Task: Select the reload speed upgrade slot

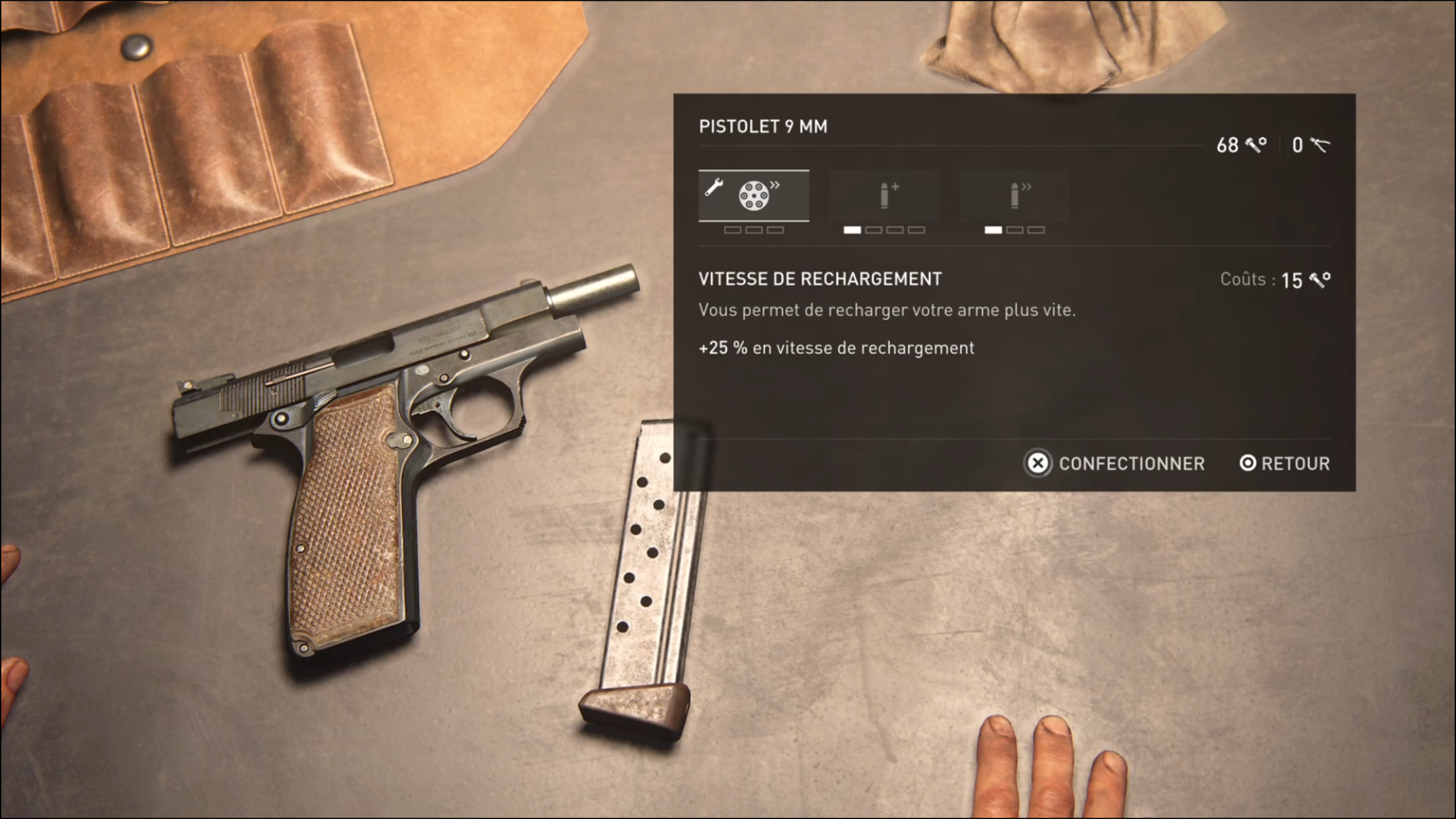Action: [x=753, y=196]
